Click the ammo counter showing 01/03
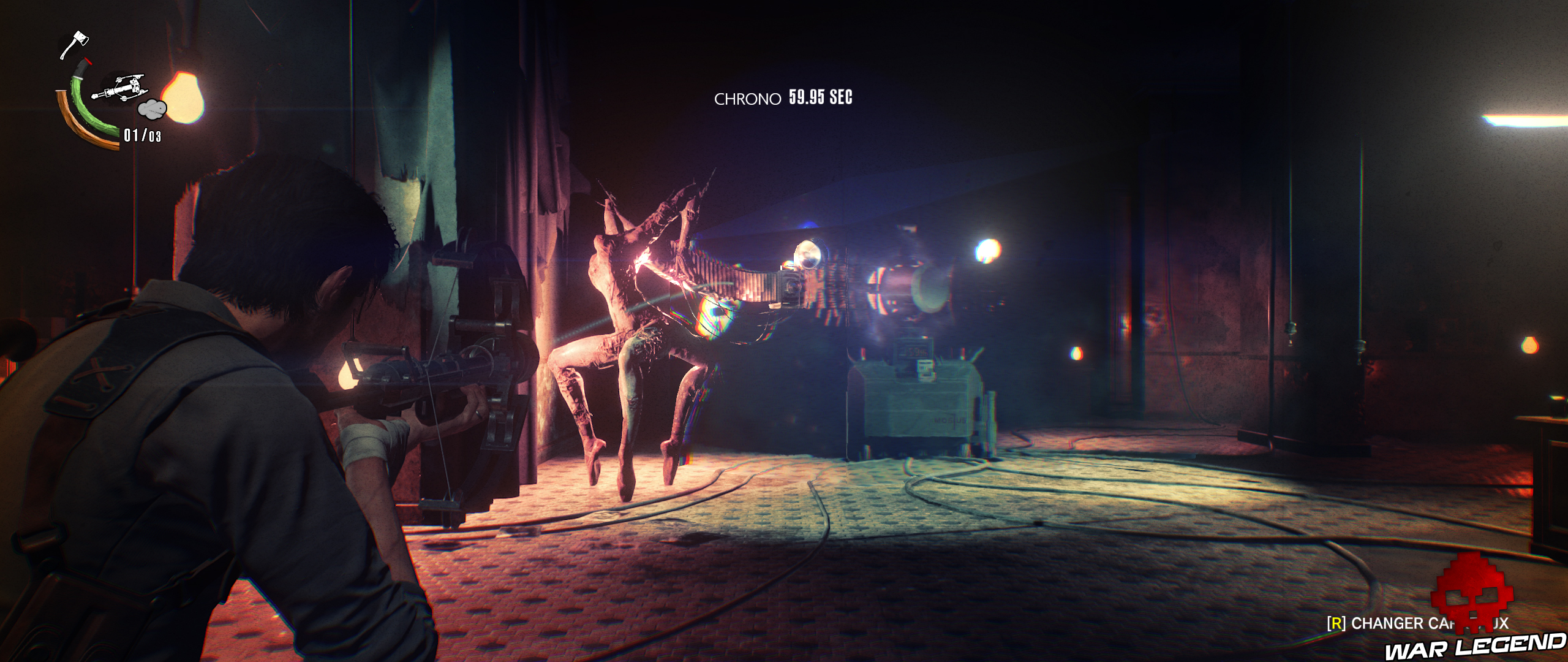The image size is (1568, 662). pyautogui.click(x=141, y=134)
